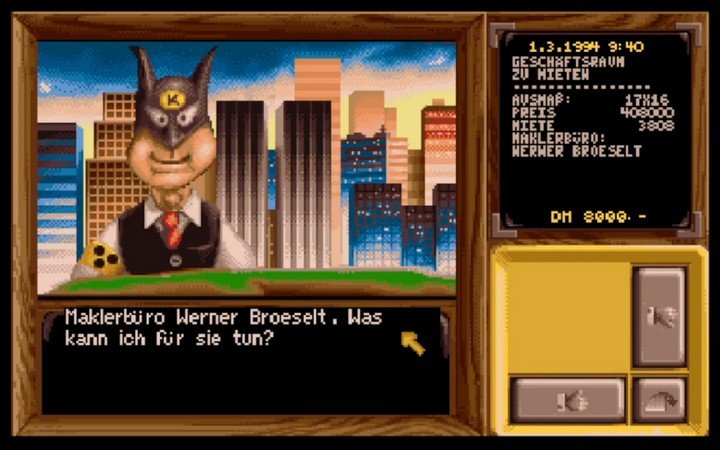Click the tall pointing-hand button

660,317
